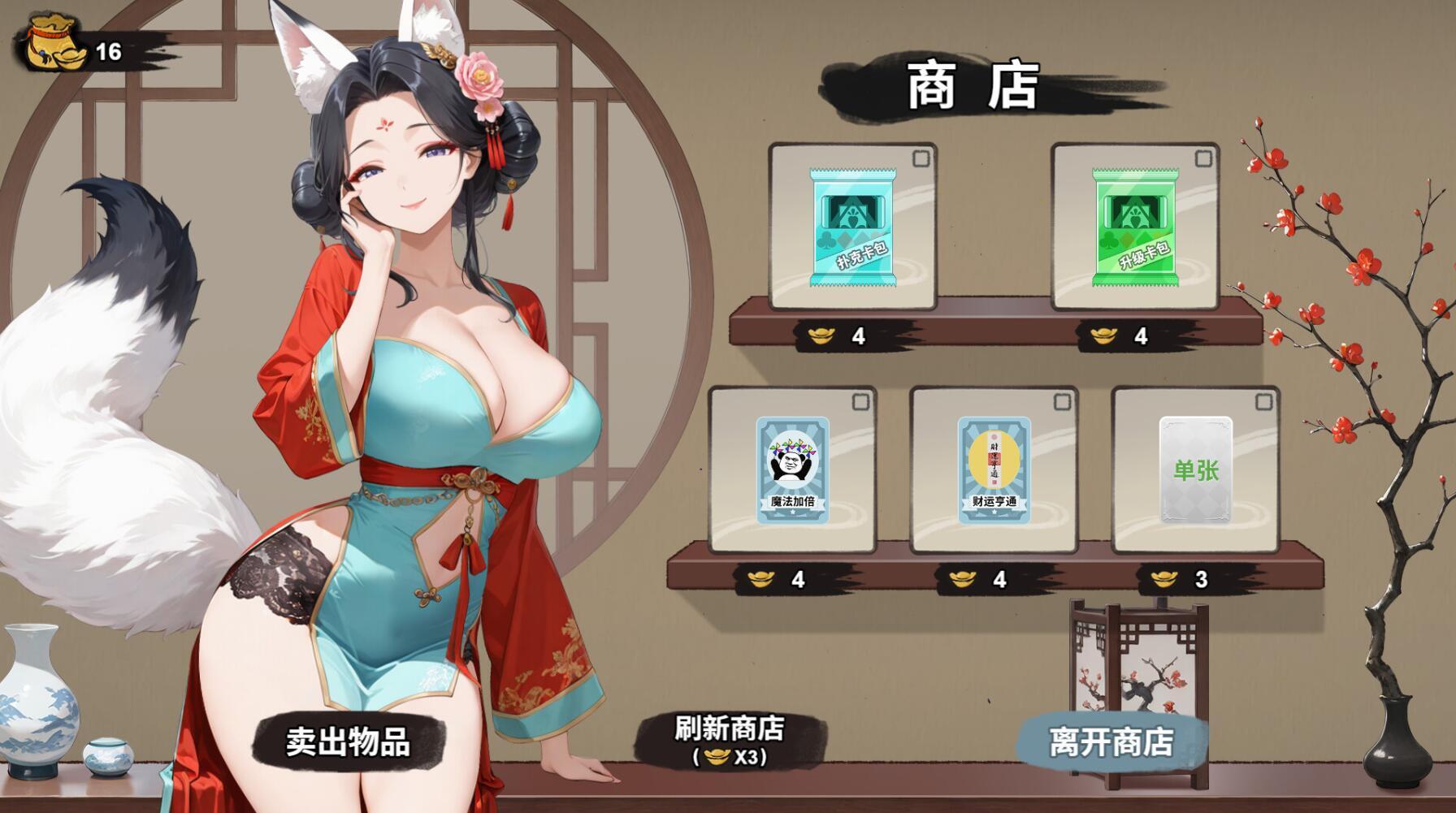Toggle the checkbox on the 升级卡包 item

click(1203, 158)
